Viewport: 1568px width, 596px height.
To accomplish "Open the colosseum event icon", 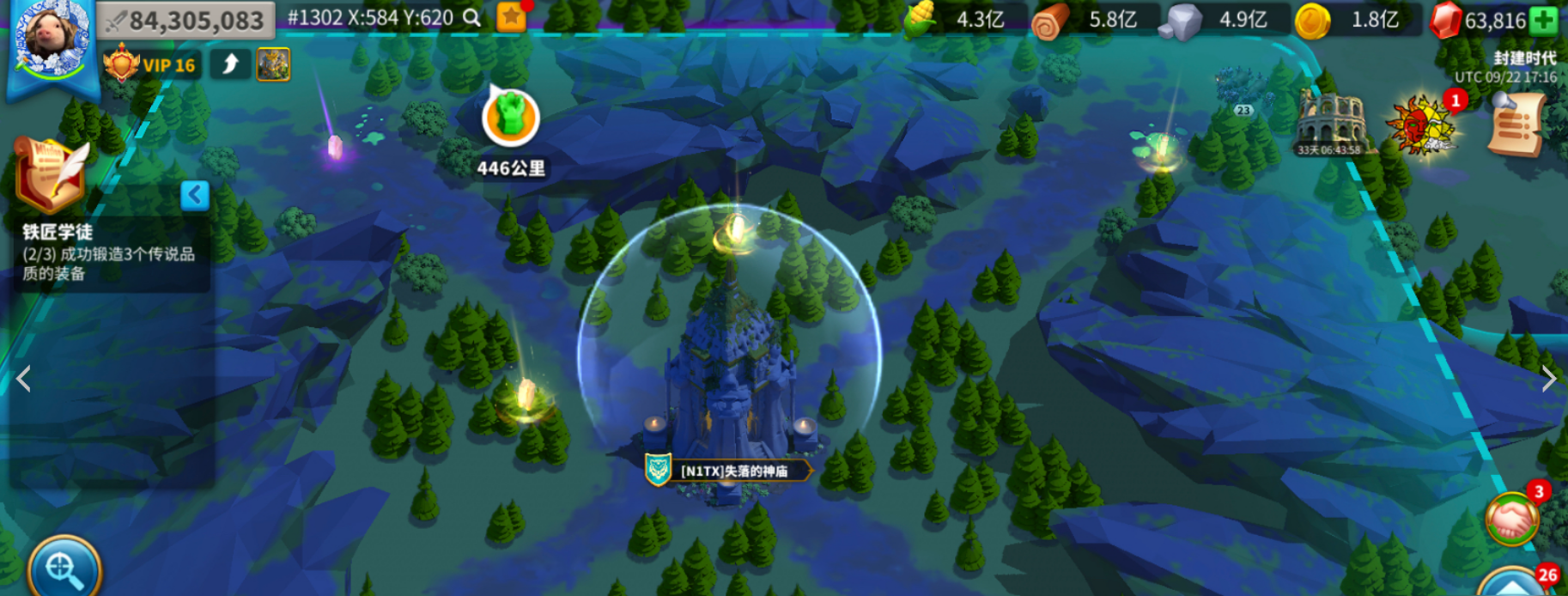I will (x=1329, y=124).
